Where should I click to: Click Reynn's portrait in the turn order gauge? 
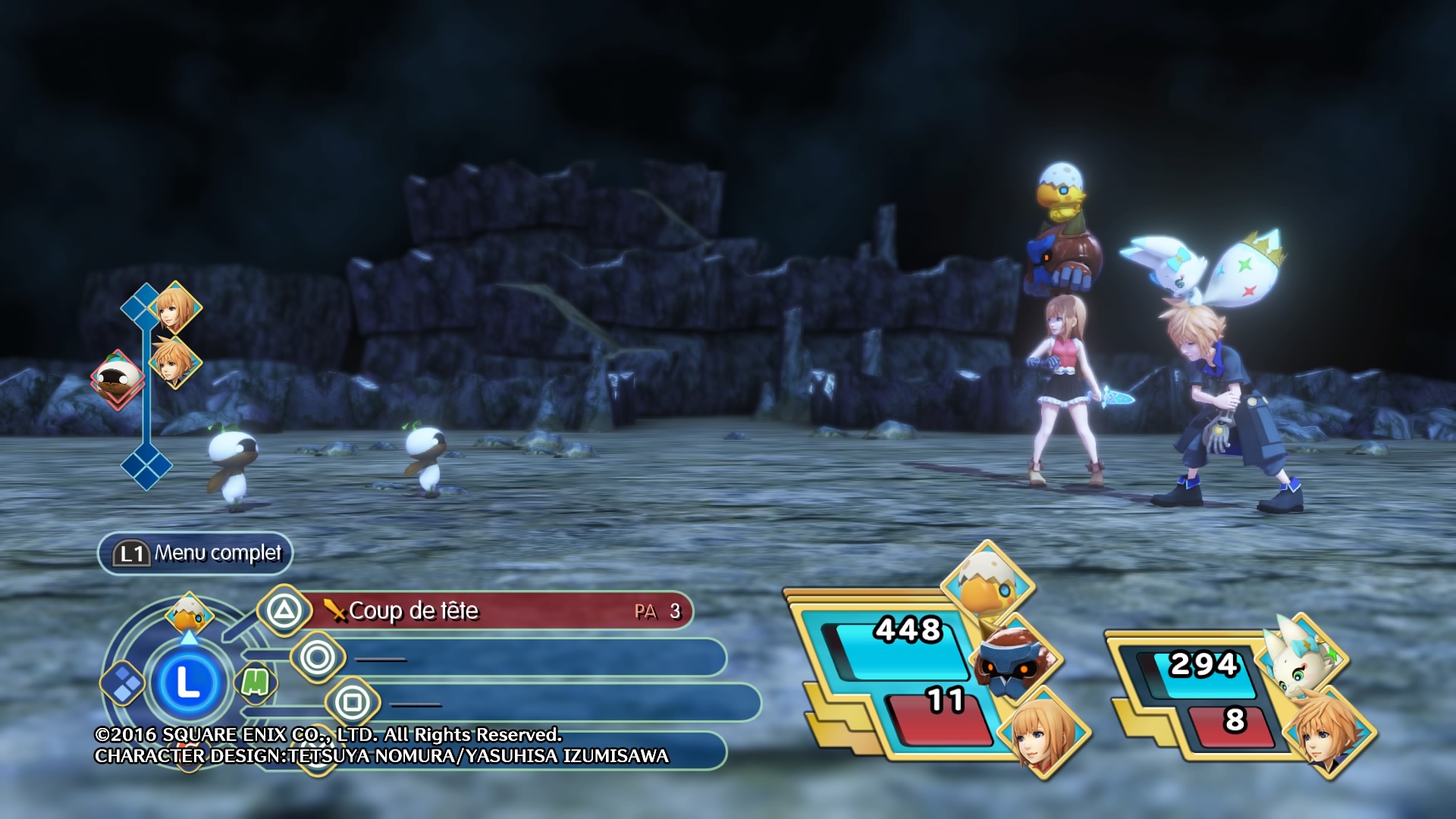175,307
